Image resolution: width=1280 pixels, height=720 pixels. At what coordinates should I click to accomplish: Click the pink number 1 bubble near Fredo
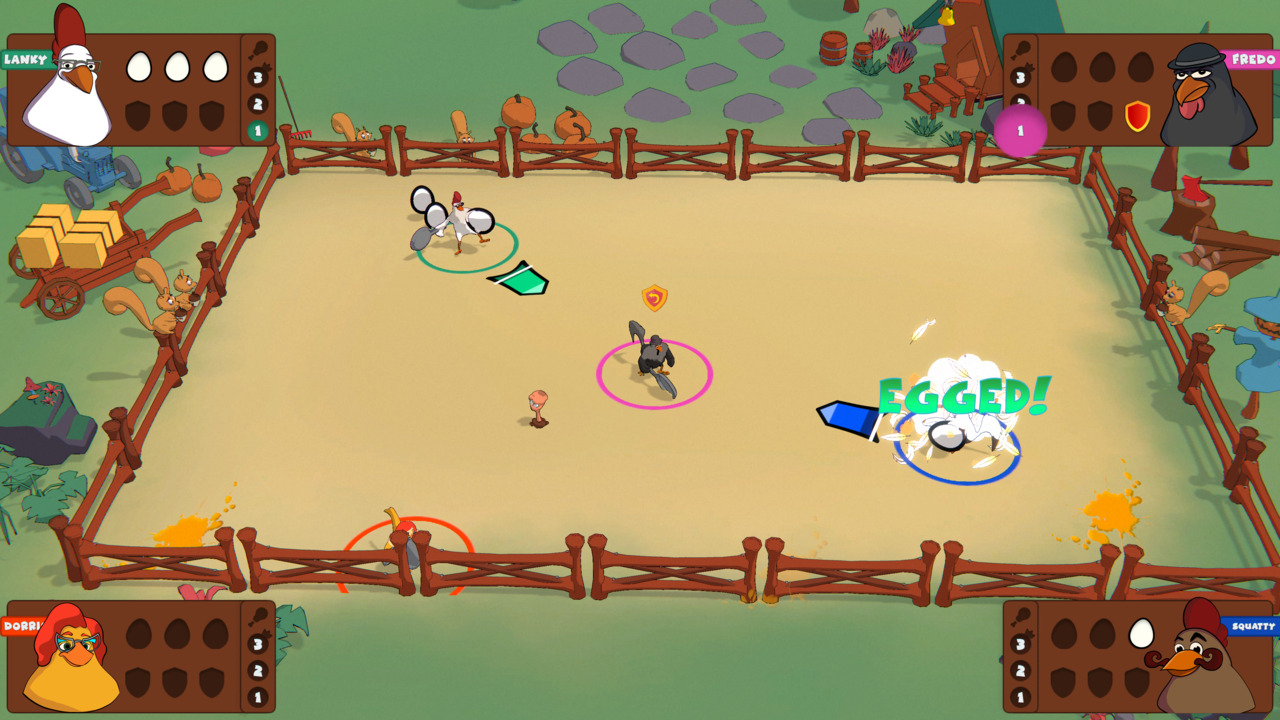pyautogui.click(x=1021, y=130)
